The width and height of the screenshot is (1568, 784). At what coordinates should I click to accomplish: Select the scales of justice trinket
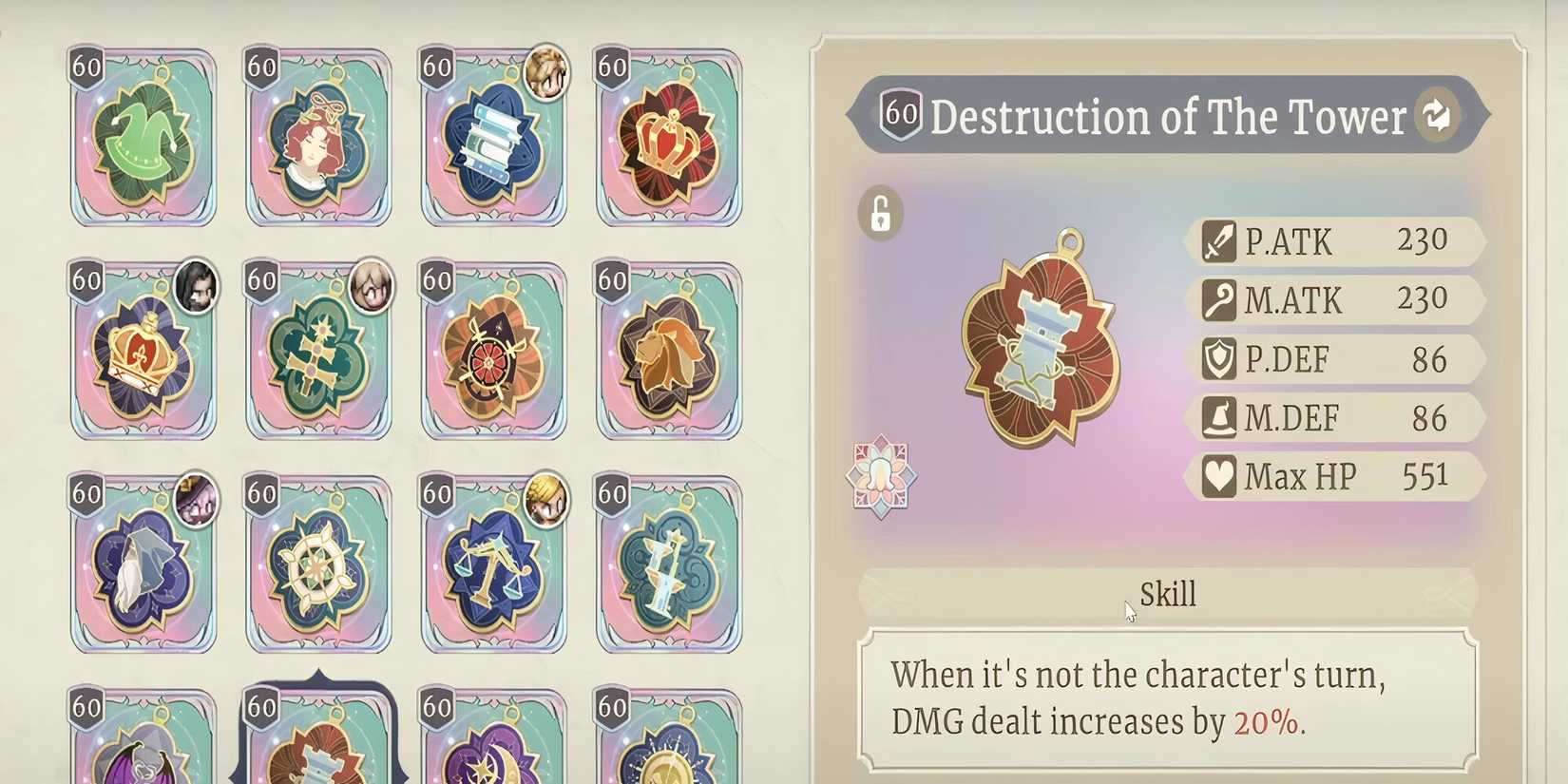[494, 565]
